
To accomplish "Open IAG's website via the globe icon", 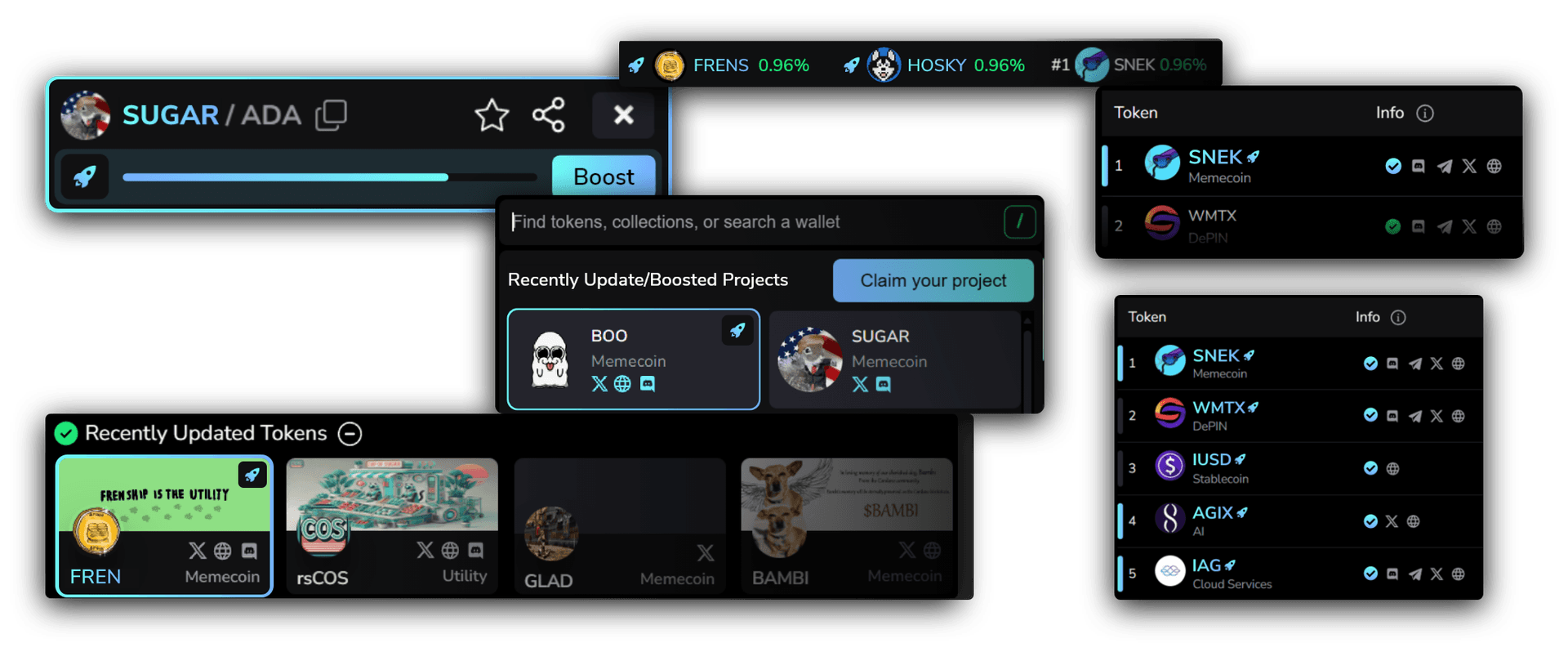I will 1459,574.
